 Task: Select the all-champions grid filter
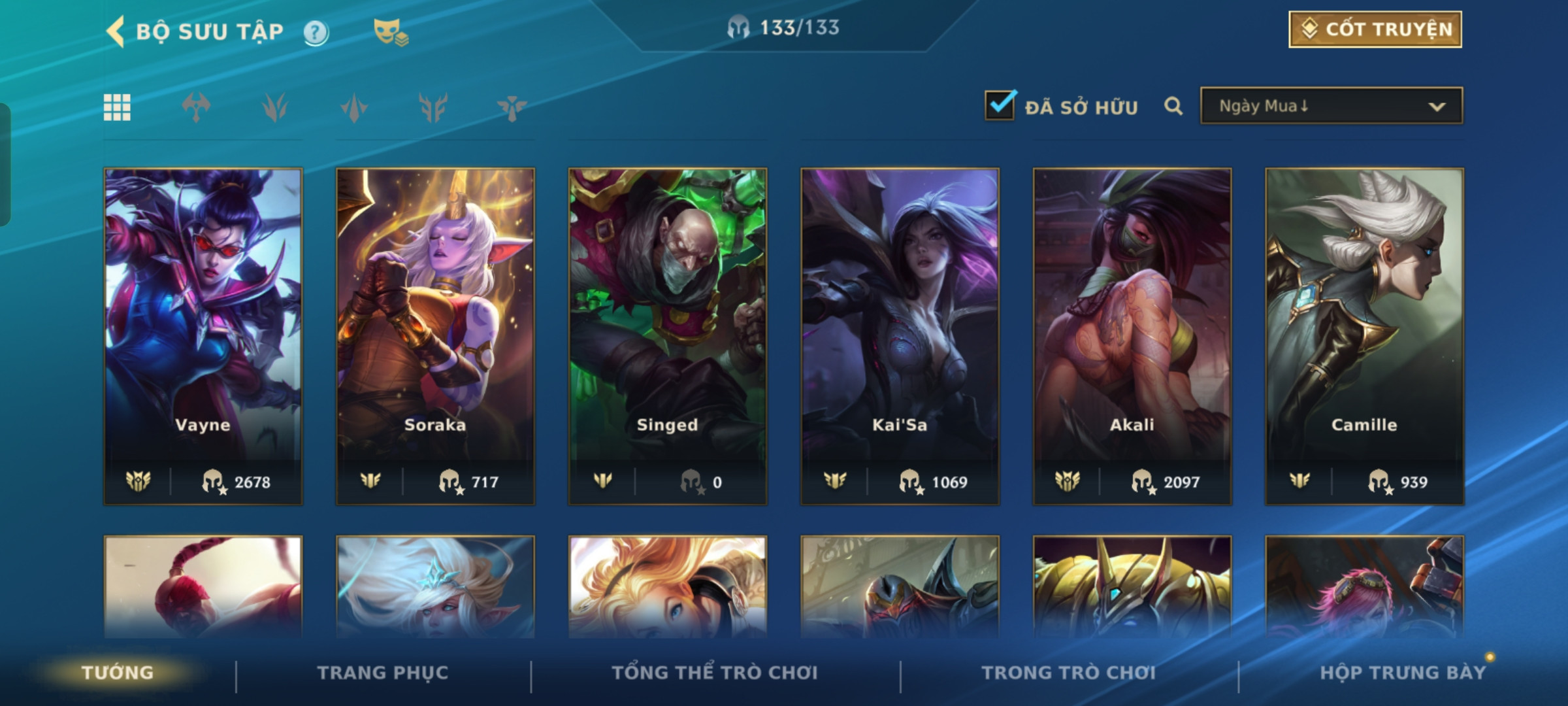point(117,107)
